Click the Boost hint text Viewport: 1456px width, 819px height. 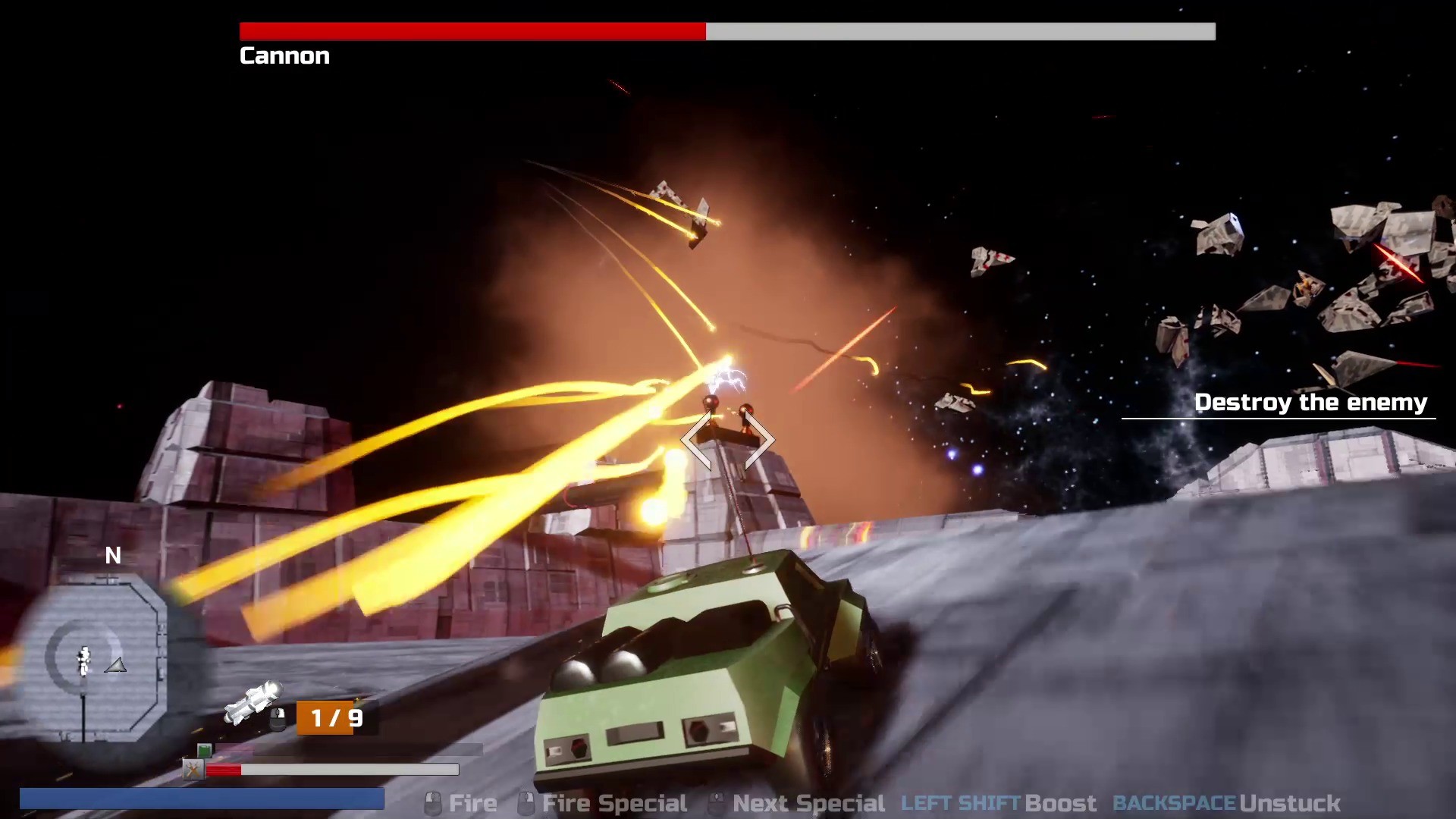[x=1062, y=802]
